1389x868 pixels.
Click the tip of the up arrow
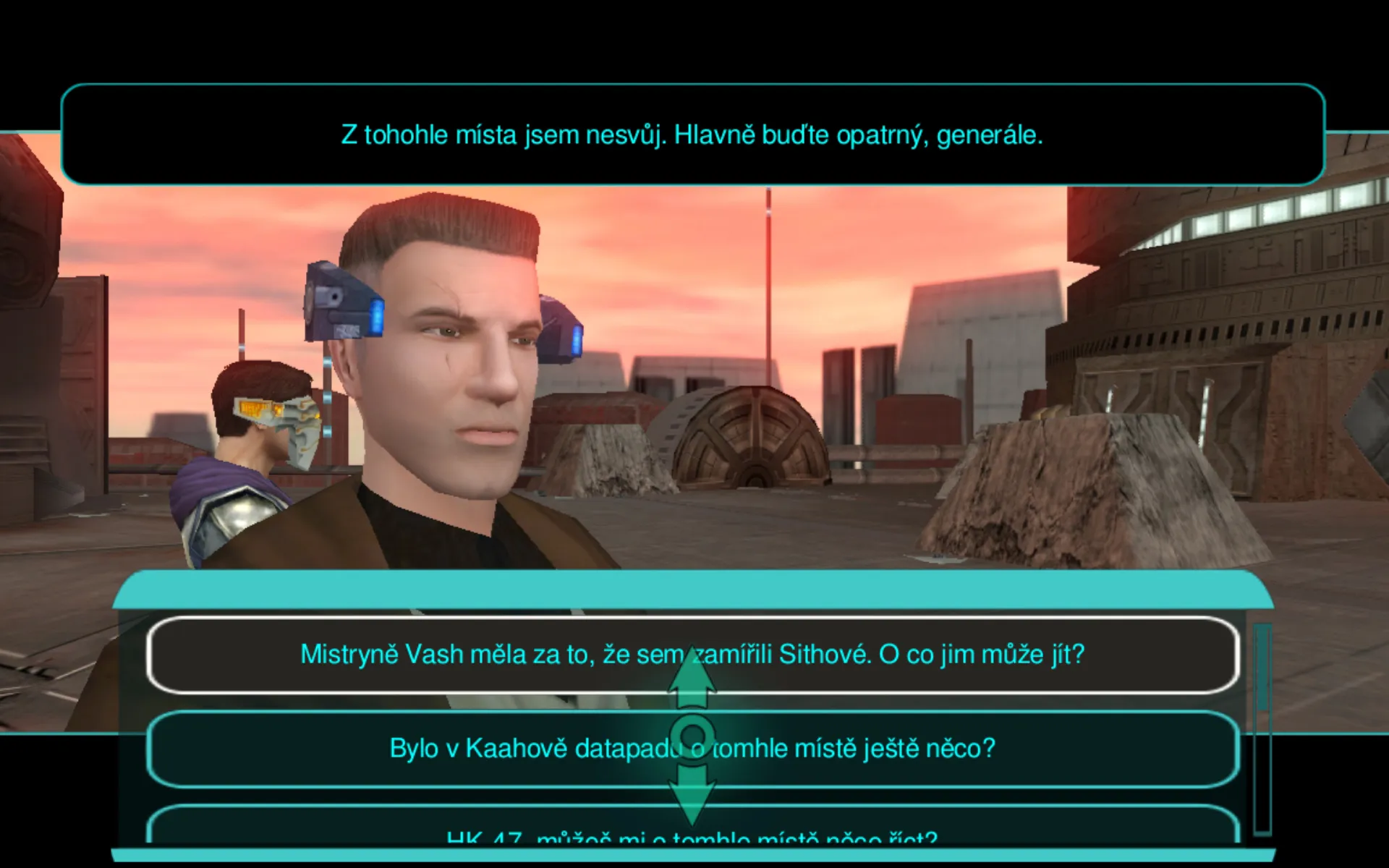pyautogui.click(x=693, y=645)
